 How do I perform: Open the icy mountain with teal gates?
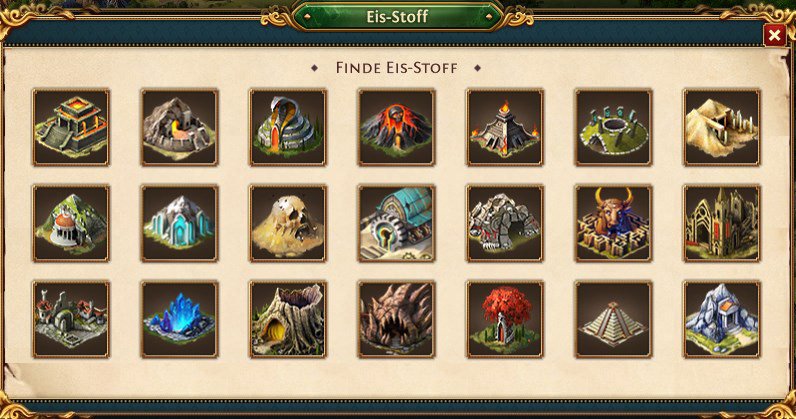(x=179, y=223)
